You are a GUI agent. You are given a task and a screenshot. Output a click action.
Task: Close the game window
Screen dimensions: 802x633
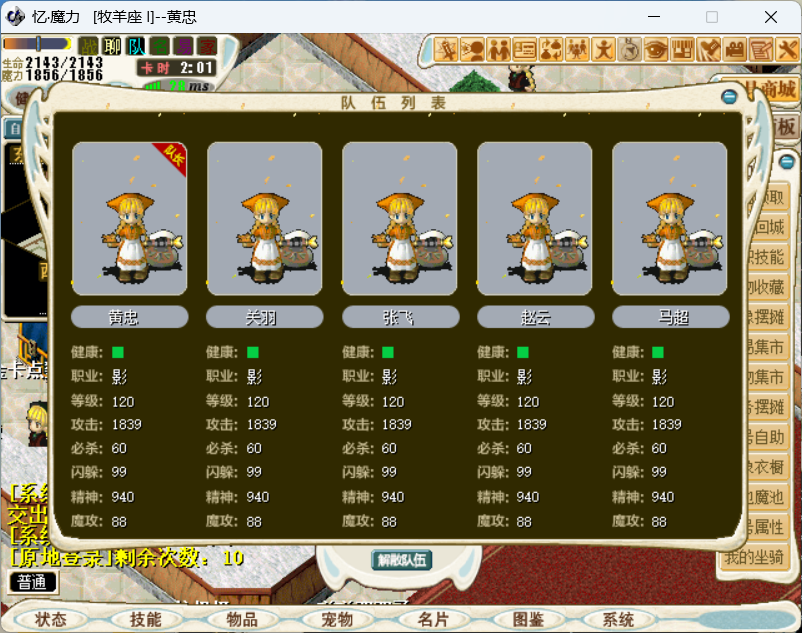(x=771, y=17)
